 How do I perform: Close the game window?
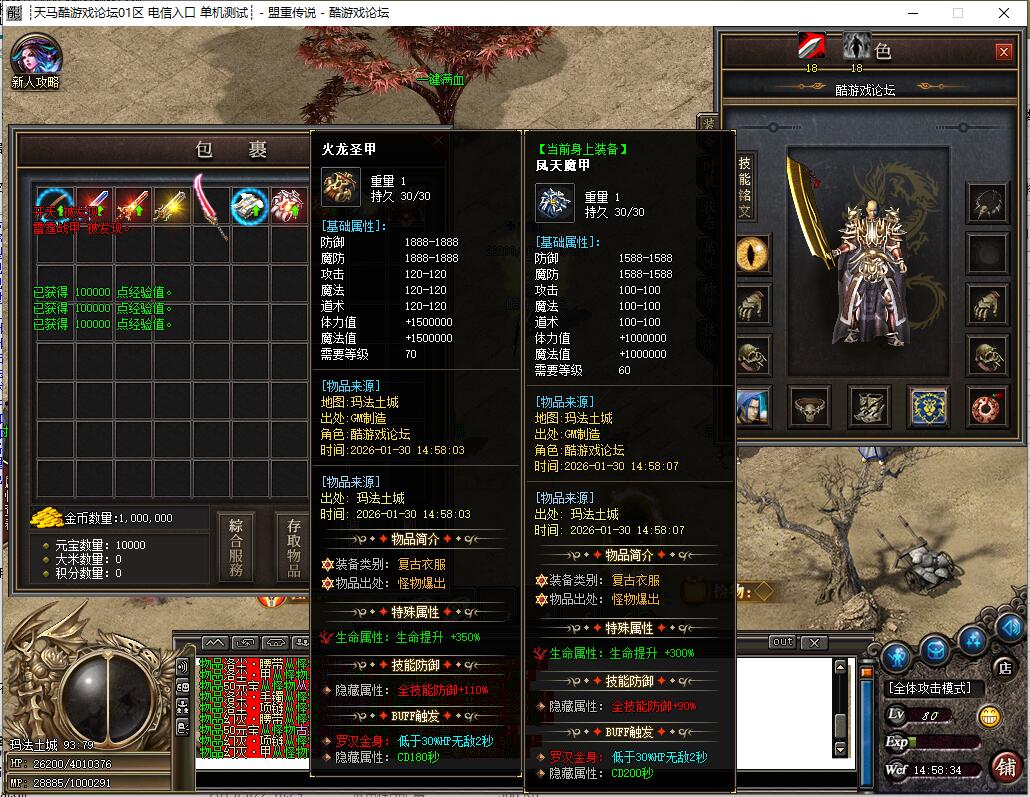(x=1004, y=13)
